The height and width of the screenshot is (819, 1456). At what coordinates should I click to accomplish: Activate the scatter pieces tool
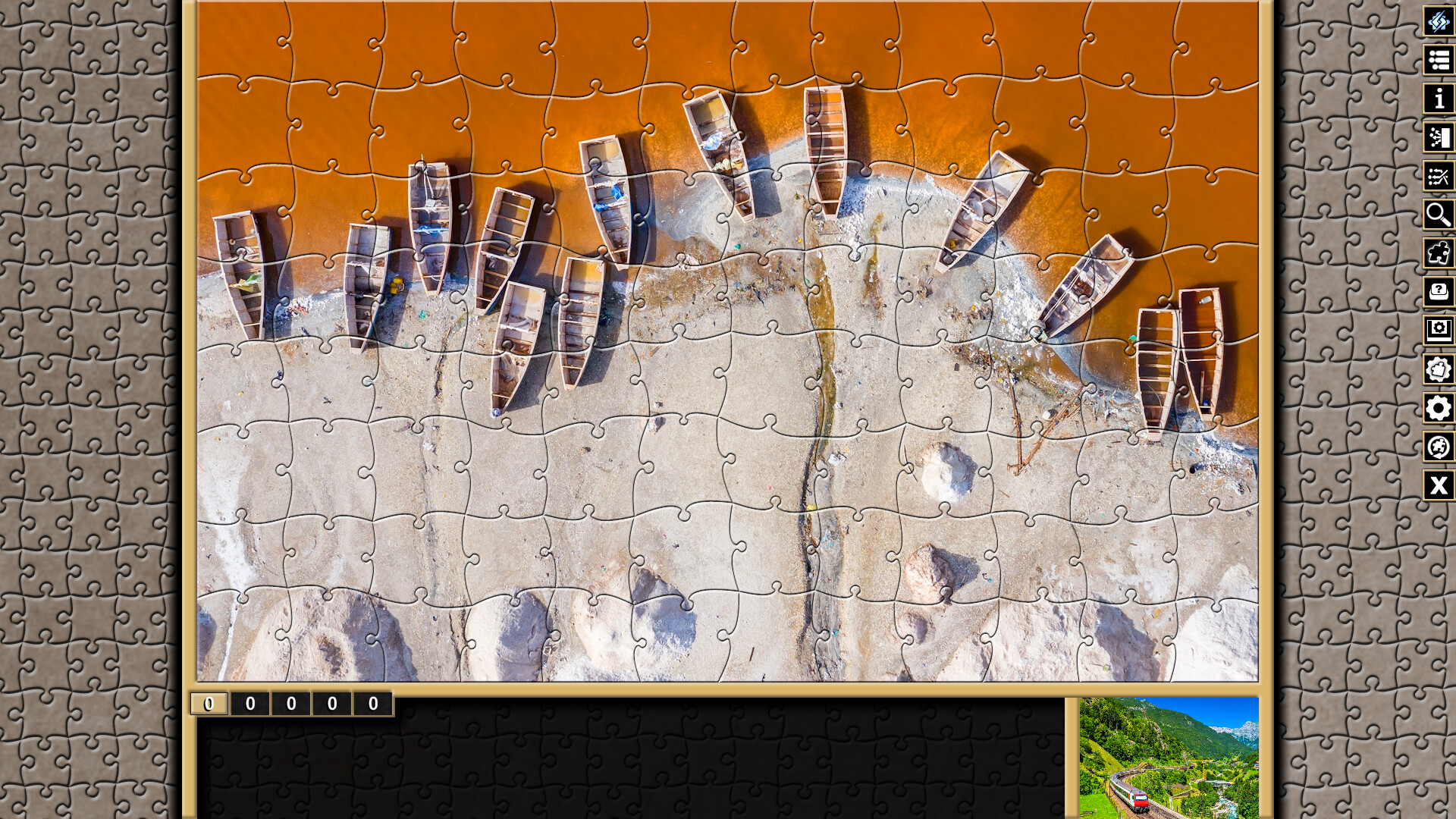1439,177
